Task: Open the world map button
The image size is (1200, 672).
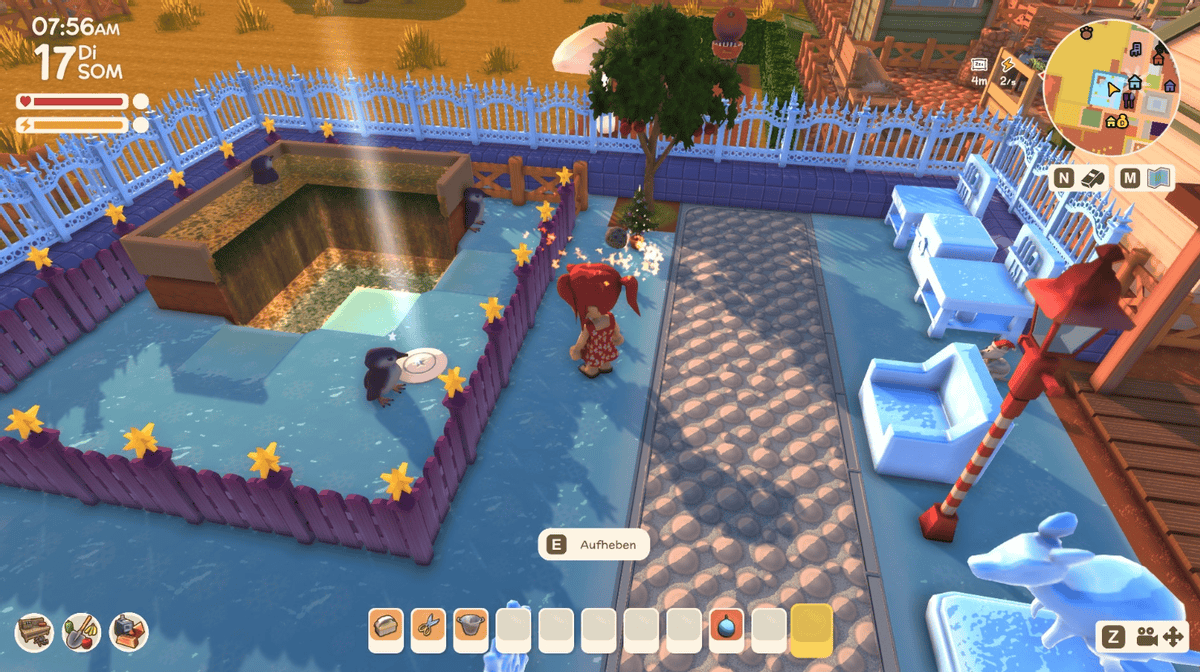Action: tap(1158, 178)
